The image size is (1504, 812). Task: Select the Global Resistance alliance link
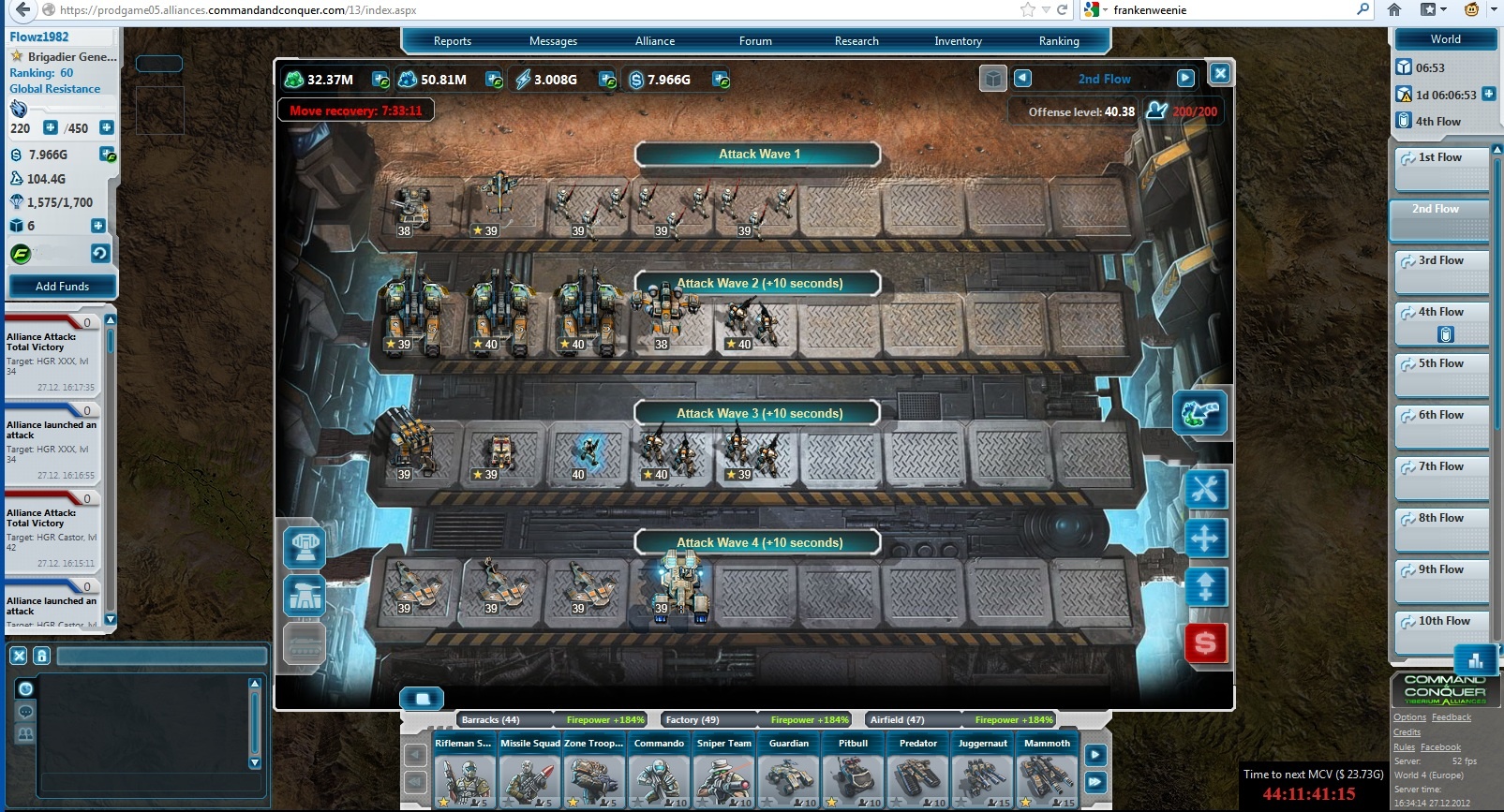coord(54,89)
